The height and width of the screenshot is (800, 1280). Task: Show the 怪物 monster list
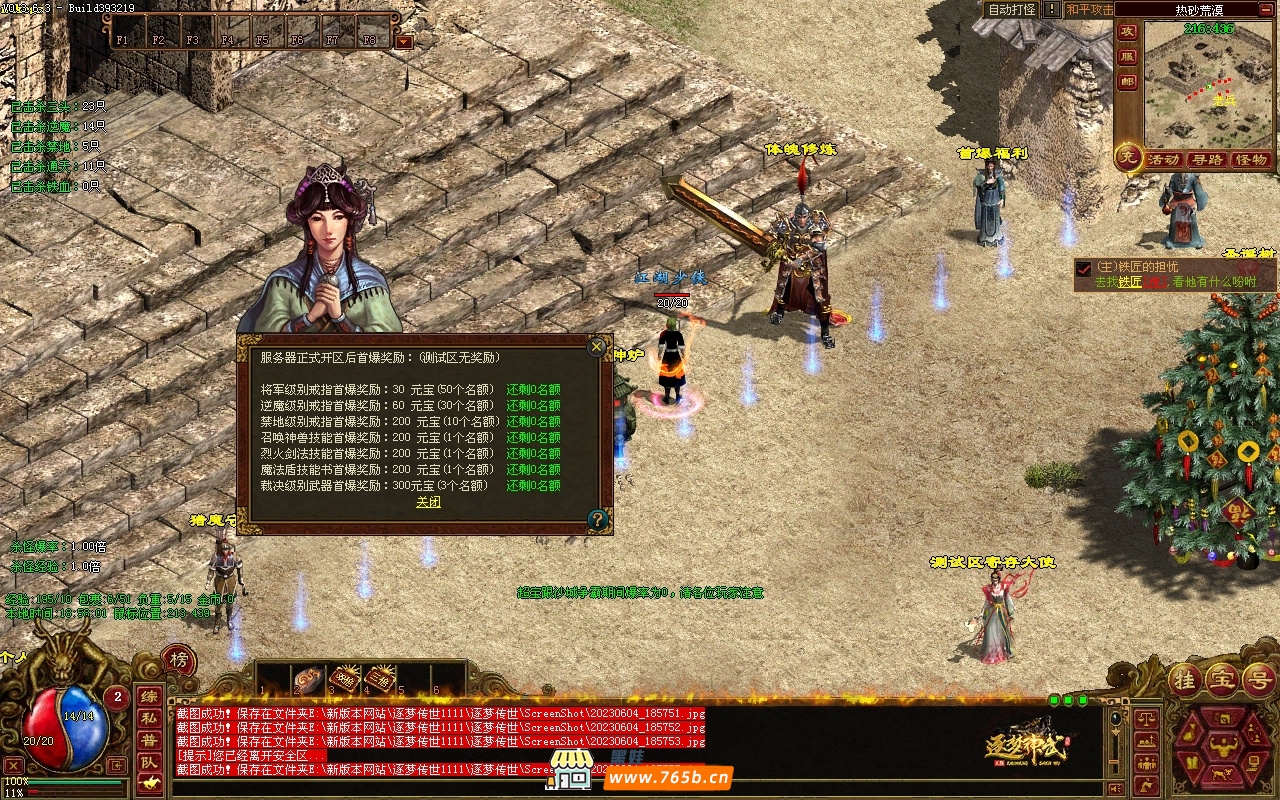(1251, 159)
